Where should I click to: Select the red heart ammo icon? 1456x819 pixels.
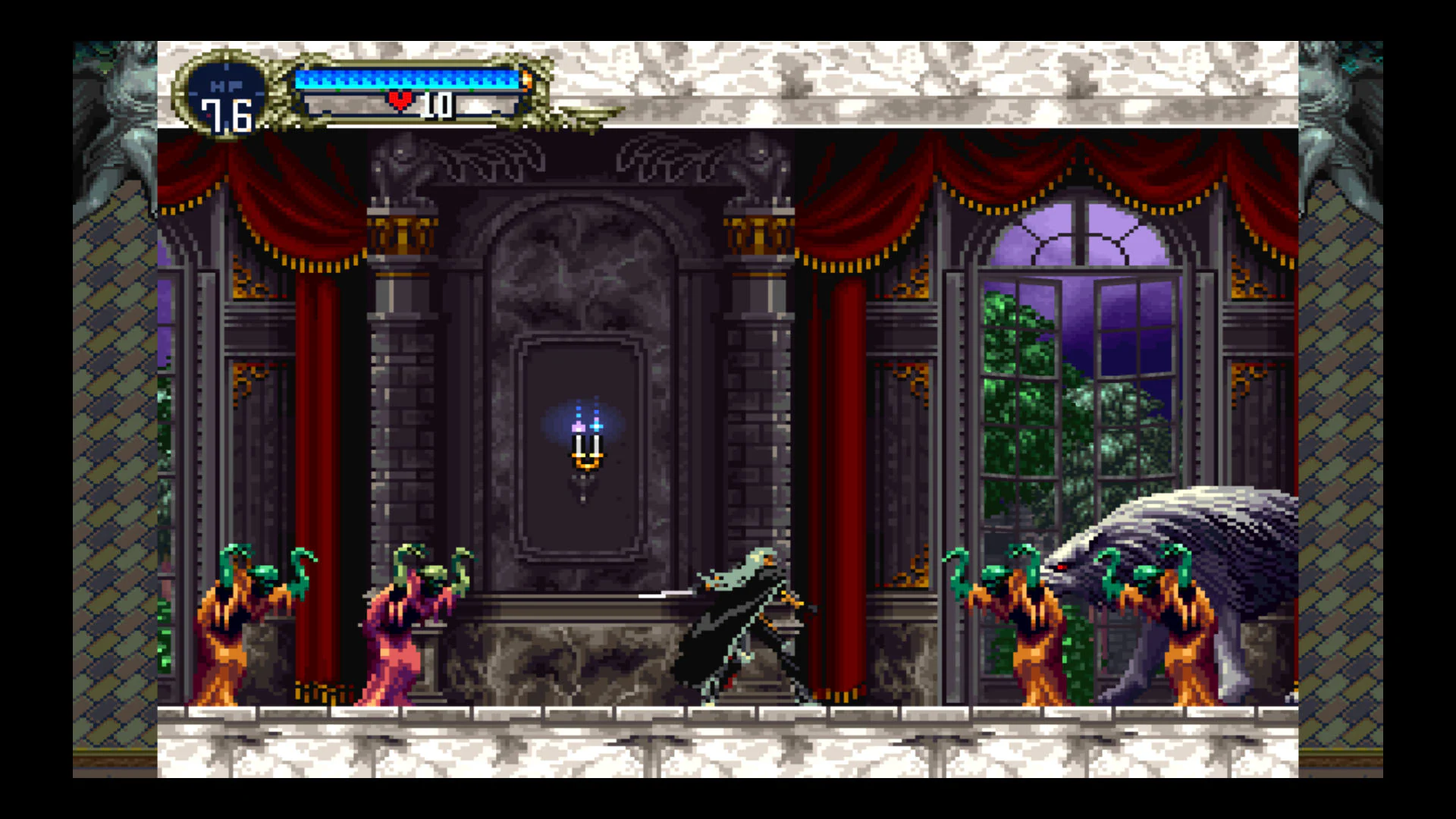(x=401, y=99)
